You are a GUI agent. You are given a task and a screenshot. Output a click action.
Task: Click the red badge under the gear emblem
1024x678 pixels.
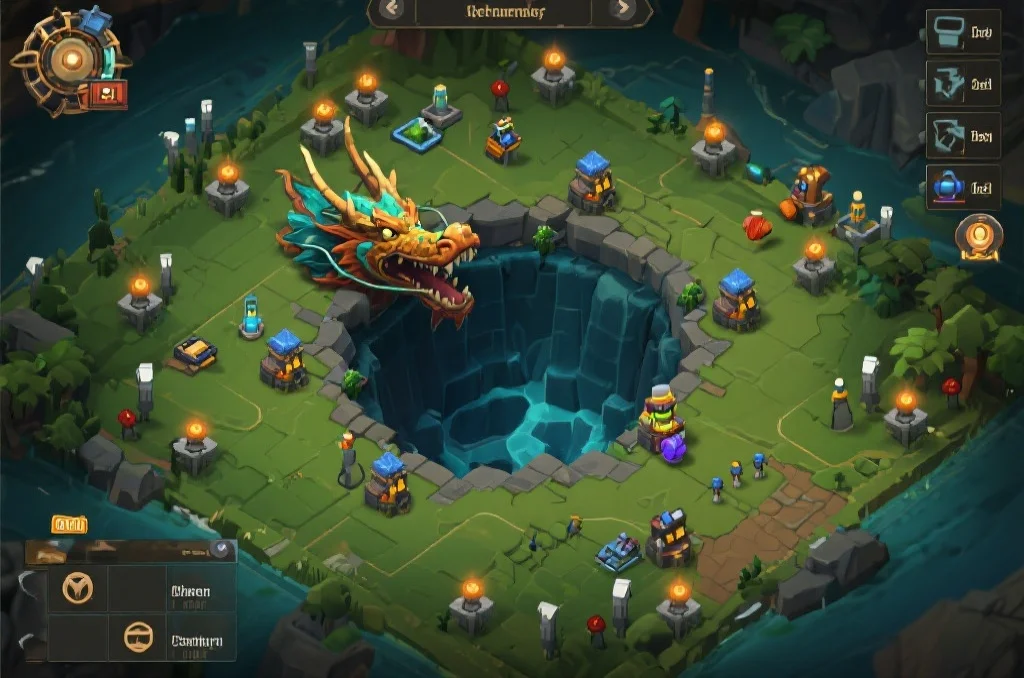(109, 94)
